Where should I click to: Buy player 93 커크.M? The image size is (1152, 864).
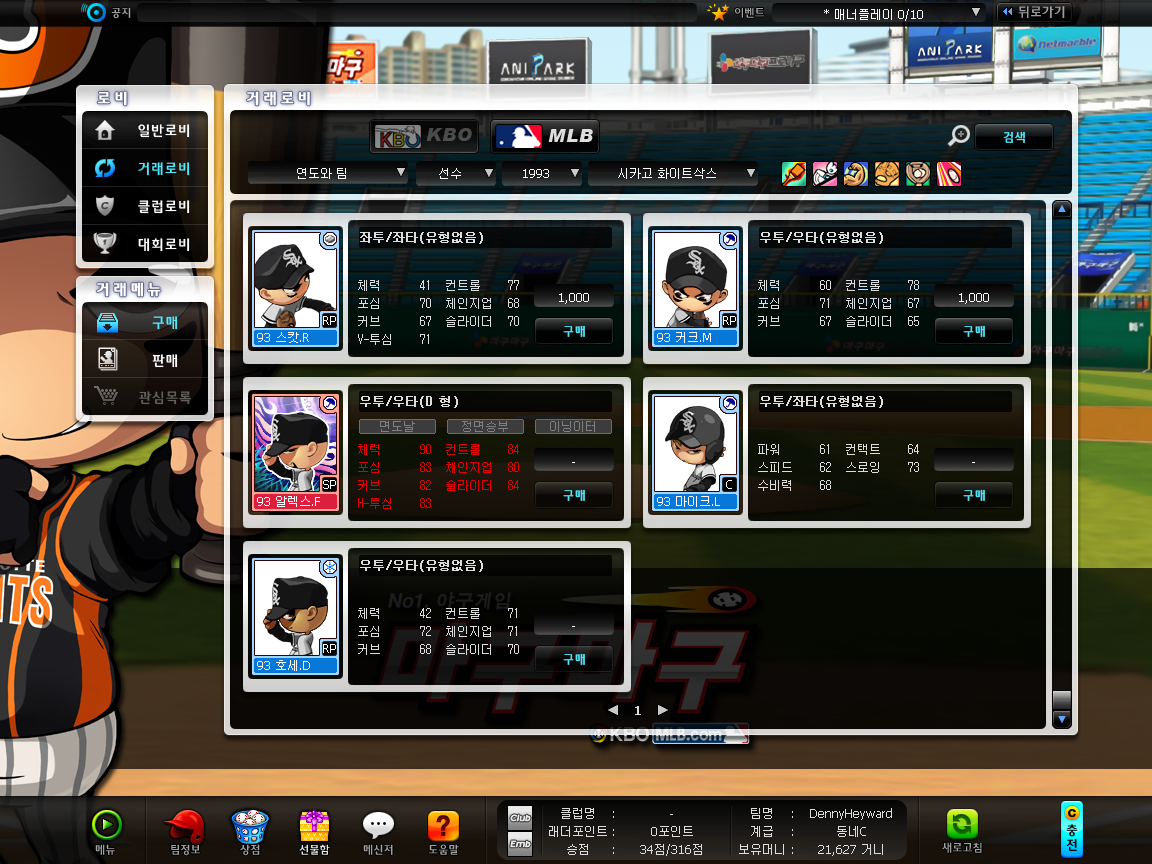click(x=973, y=331)
